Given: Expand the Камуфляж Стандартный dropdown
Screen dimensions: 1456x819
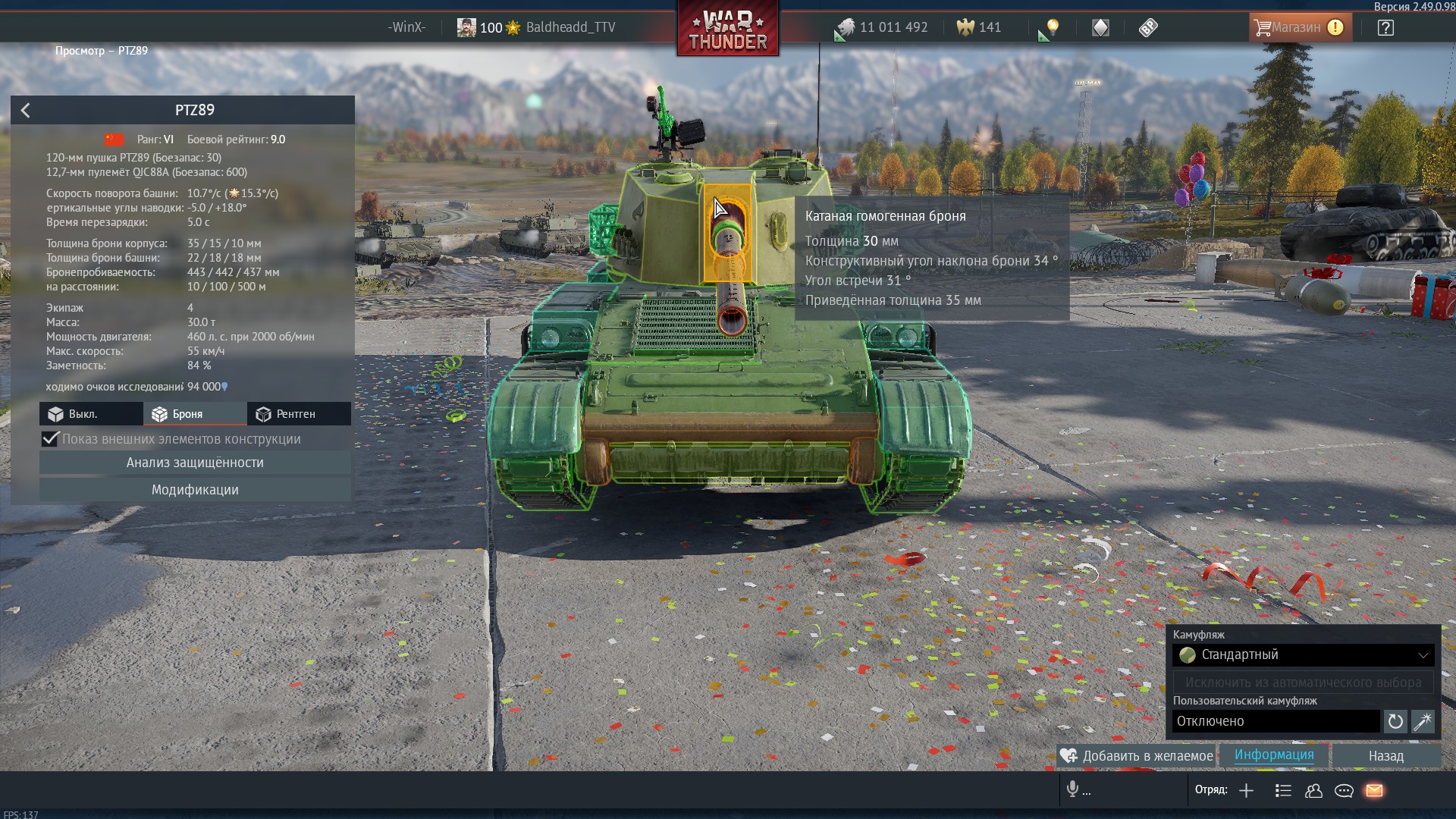Looking at the screenshot, I should coord(1303,655).
